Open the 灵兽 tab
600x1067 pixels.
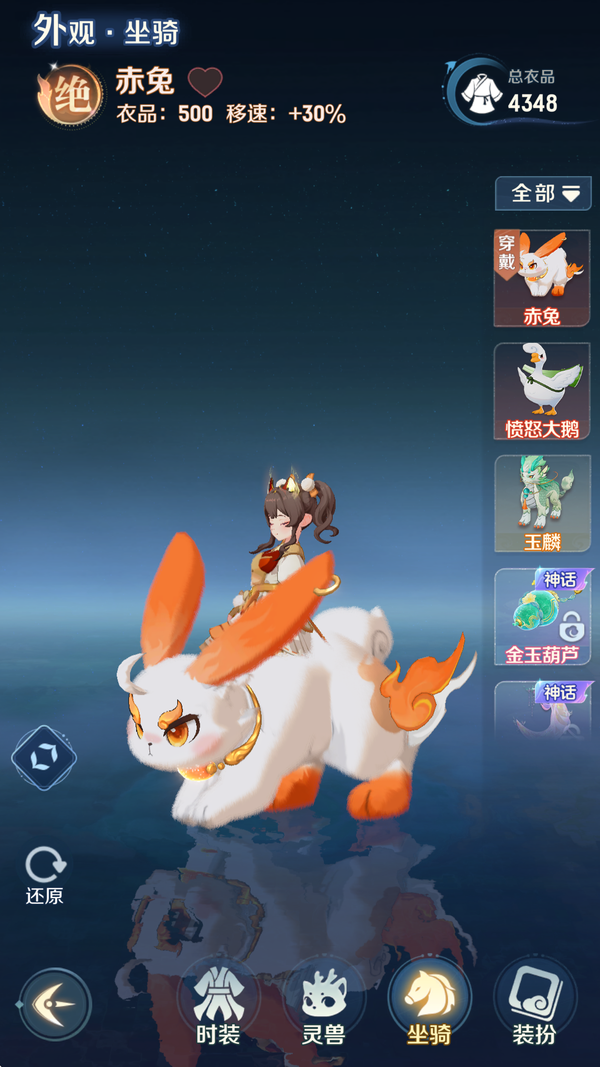coord(324,1003)
